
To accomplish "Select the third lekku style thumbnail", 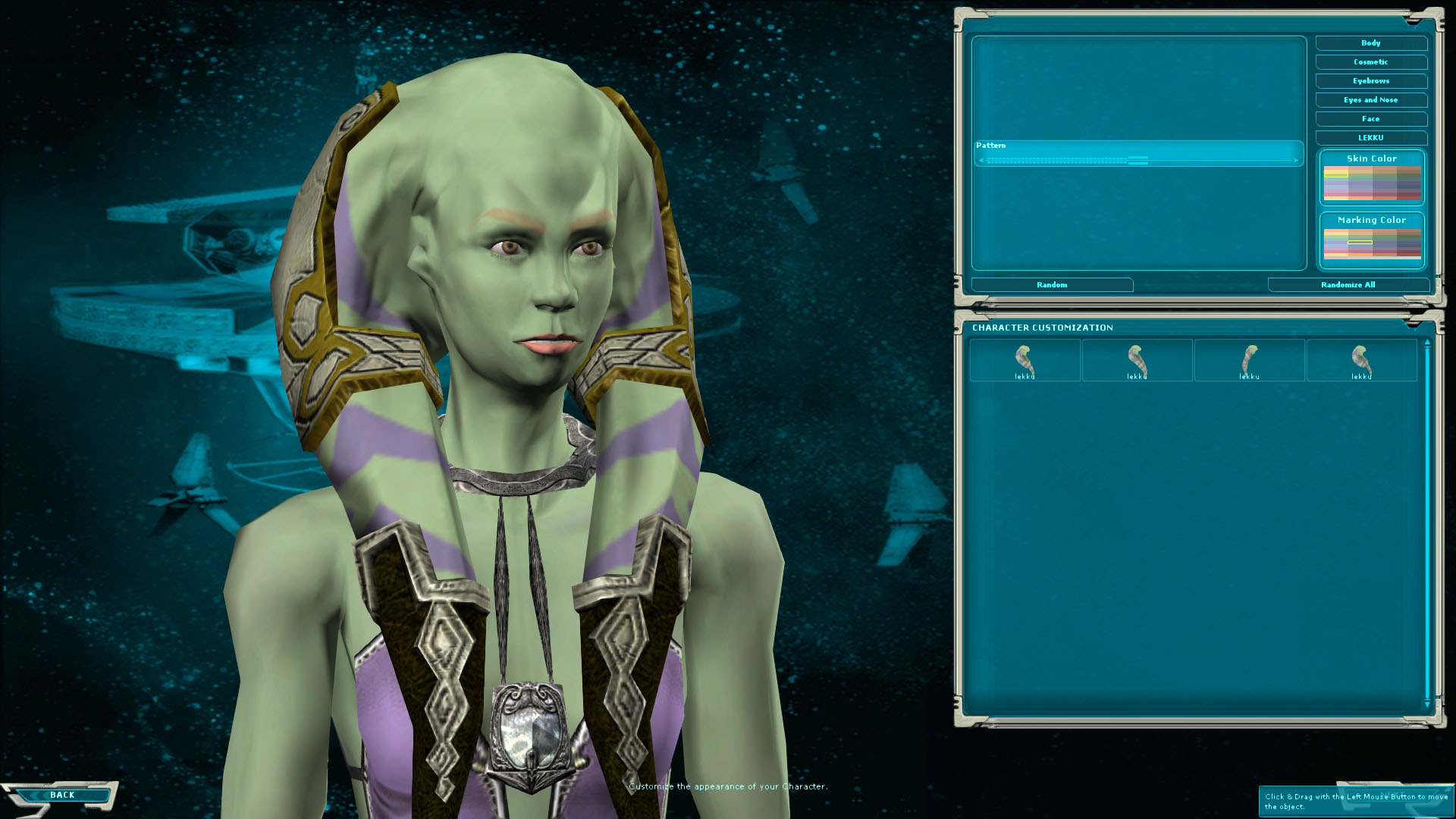I will tap(1250, 360).
